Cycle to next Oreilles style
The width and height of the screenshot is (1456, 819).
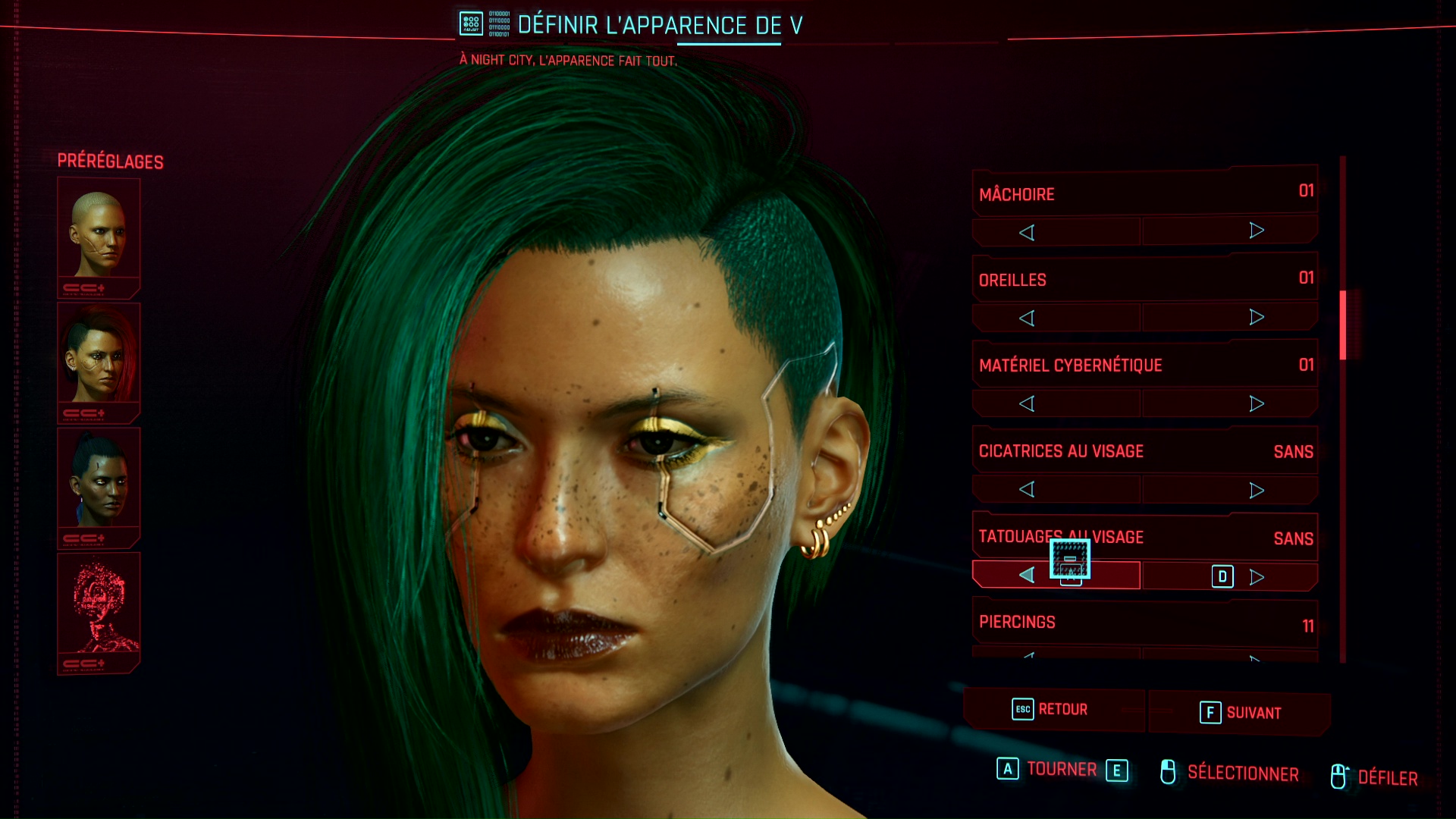[1256, 317]
